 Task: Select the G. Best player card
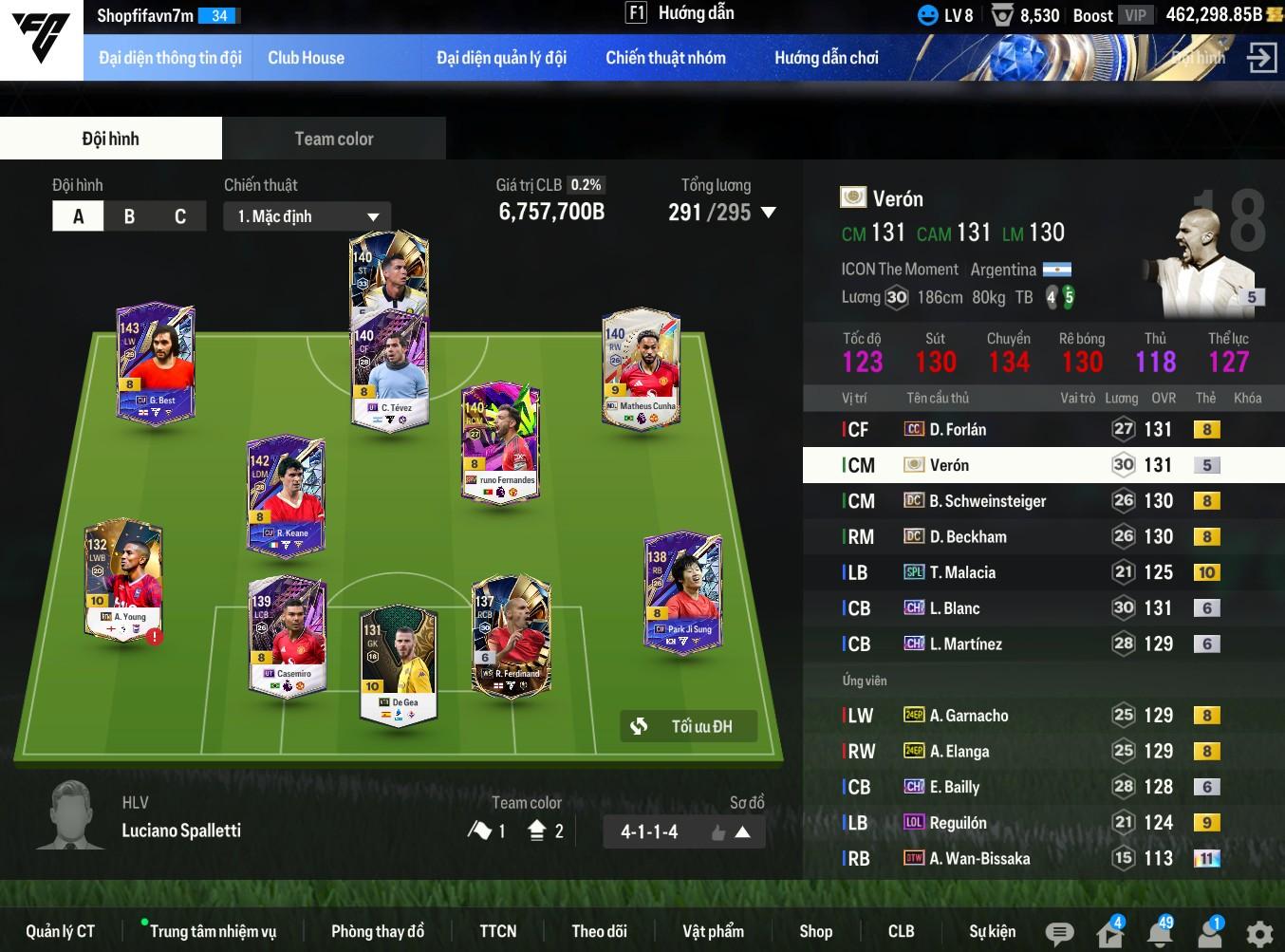(x=156, y=364)
